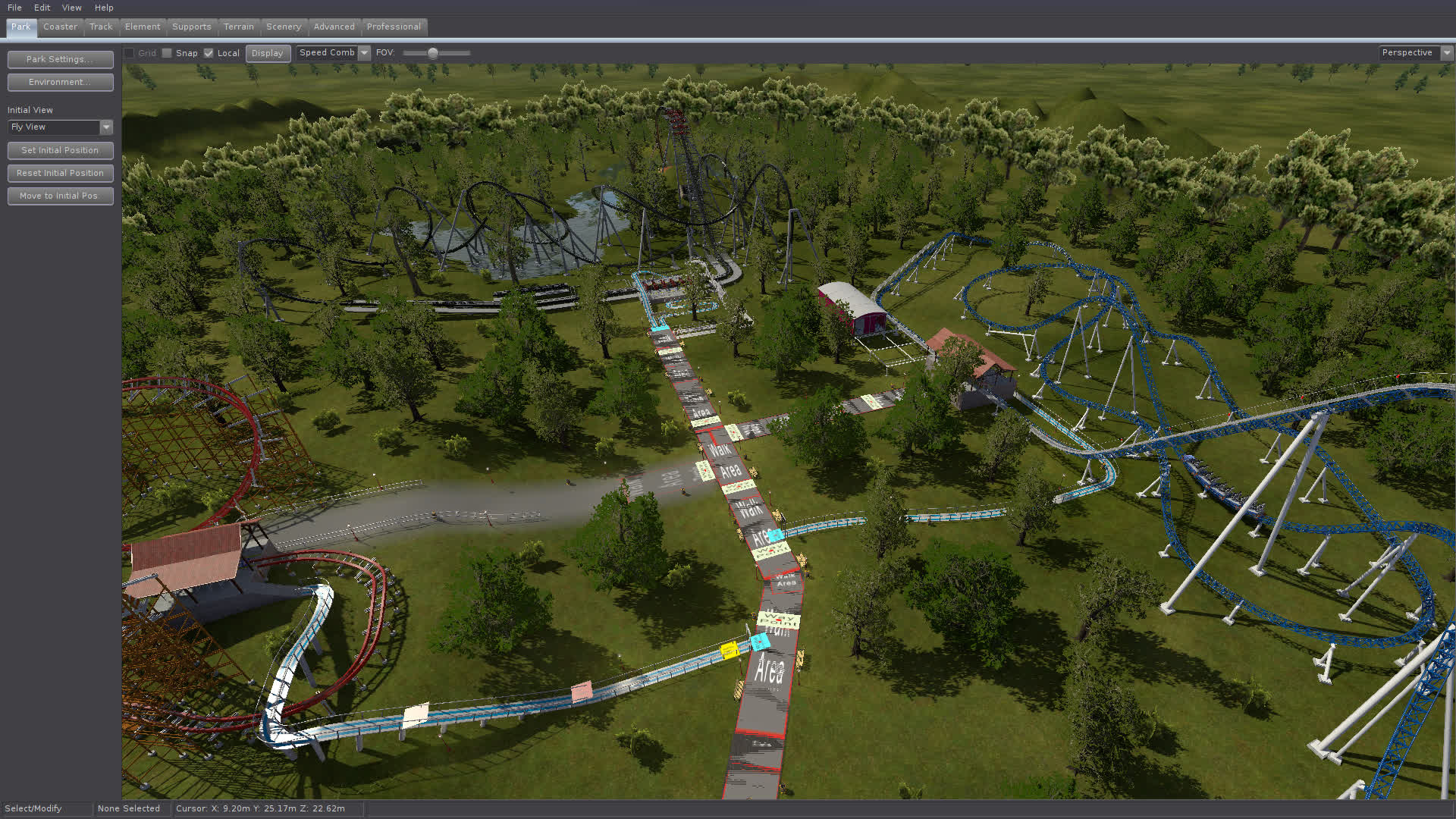Enable the Grid checkbox
1456x819 pixels.
(x=129, y=53)
